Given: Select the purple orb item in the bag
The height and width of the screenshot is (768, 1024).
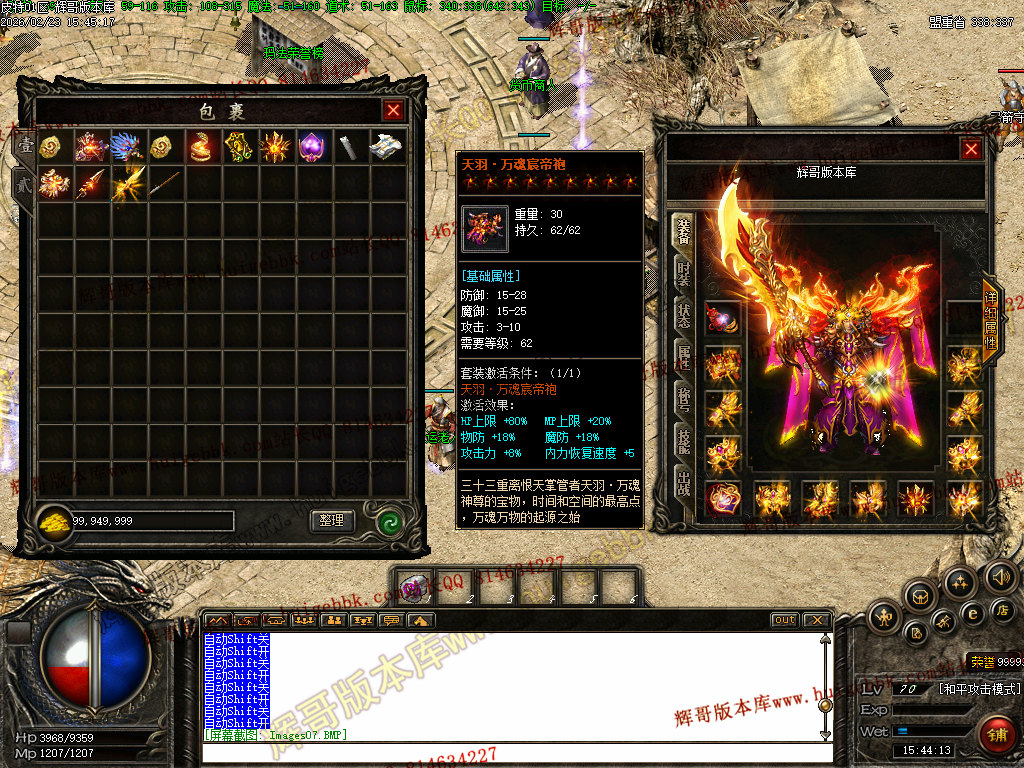Looking at the screenshot, I should tap(312, 147).
